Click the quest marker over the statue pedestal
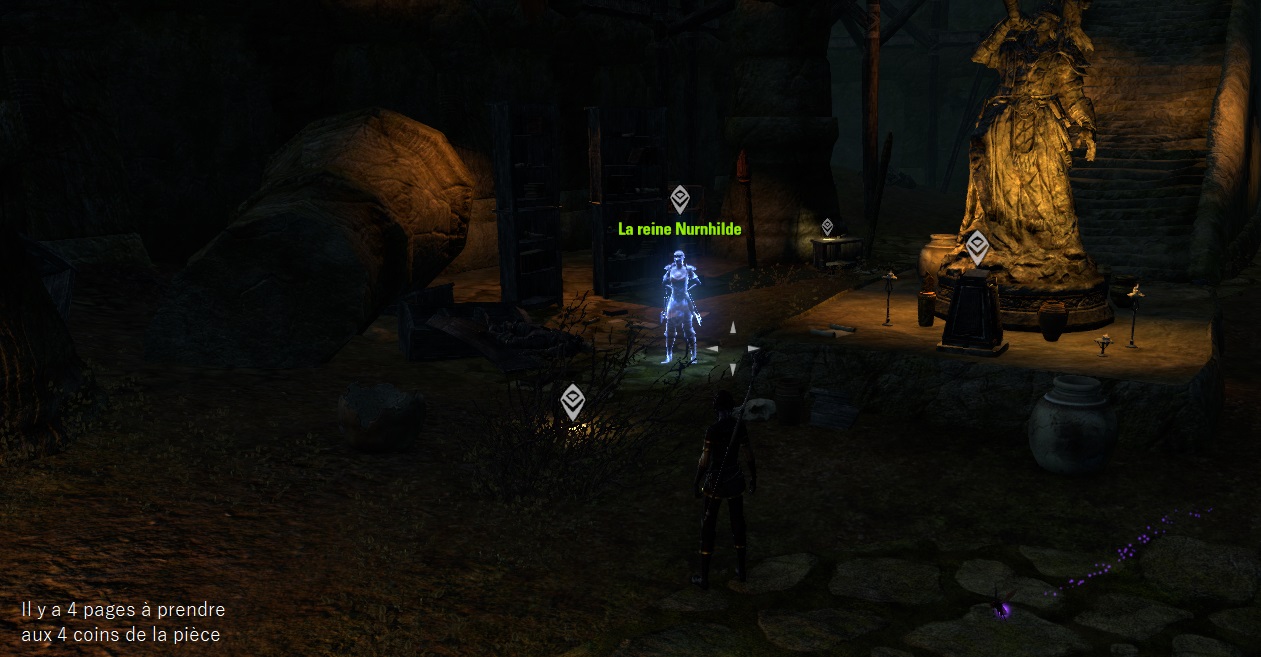1261x657 pixels. [976, 246]
